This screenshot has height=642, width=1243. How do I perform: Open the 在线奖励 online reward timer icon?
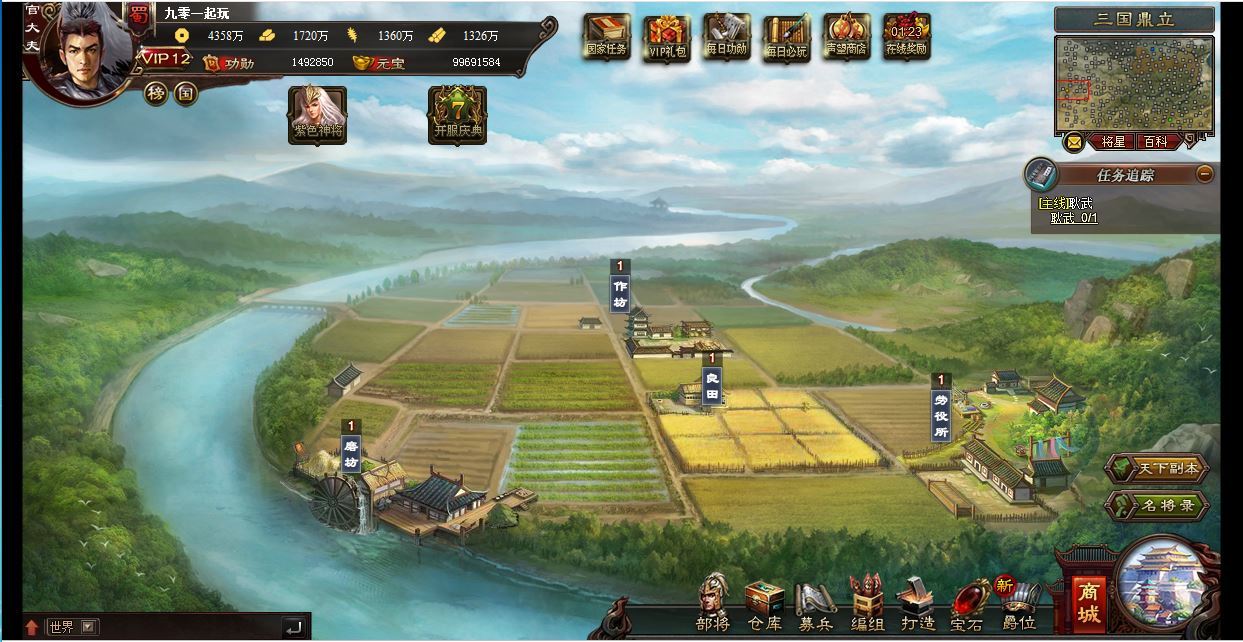coord(906,37)
